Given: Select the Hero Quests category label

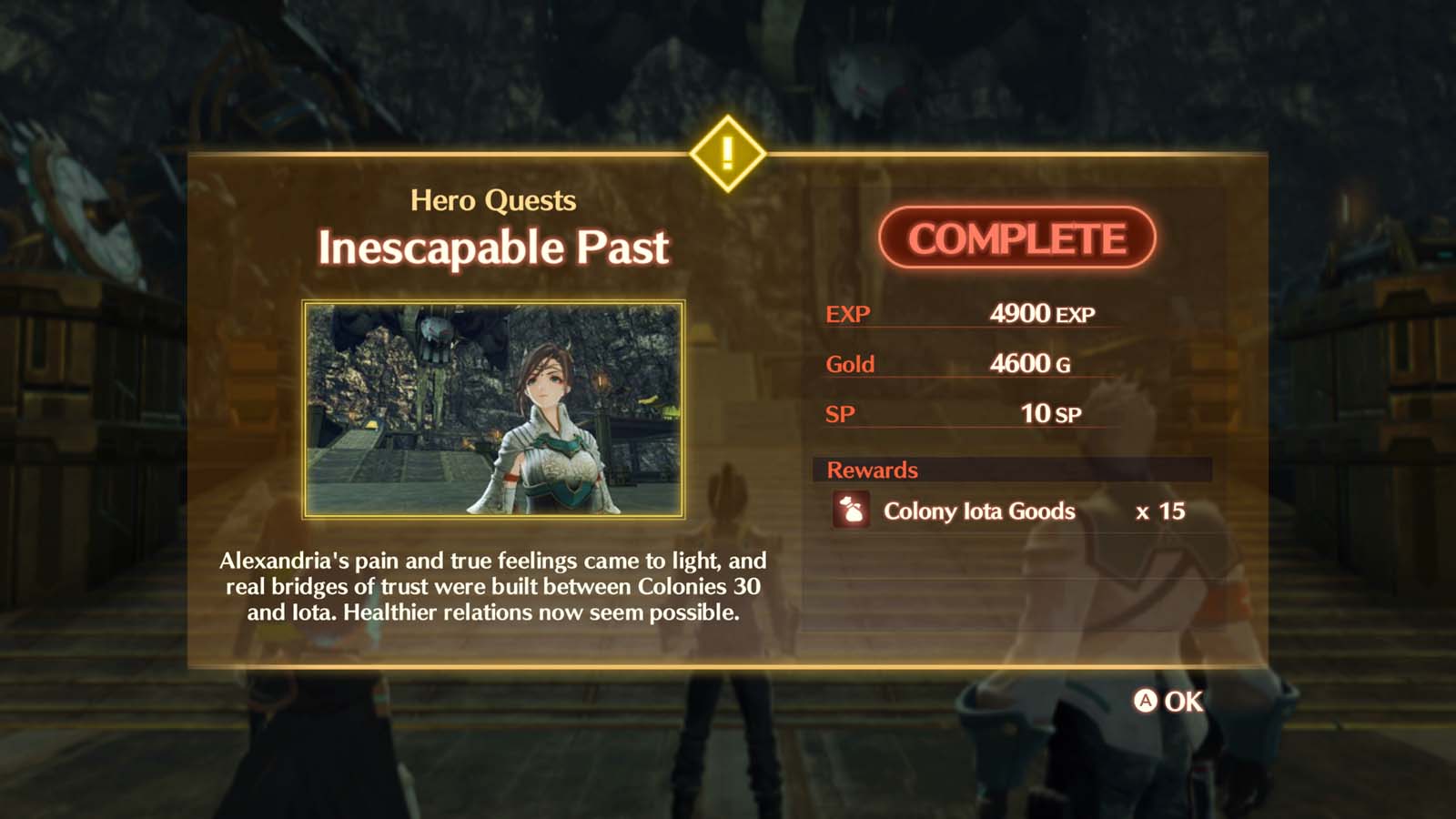Looking at the screenshot, I should point(494,199).
